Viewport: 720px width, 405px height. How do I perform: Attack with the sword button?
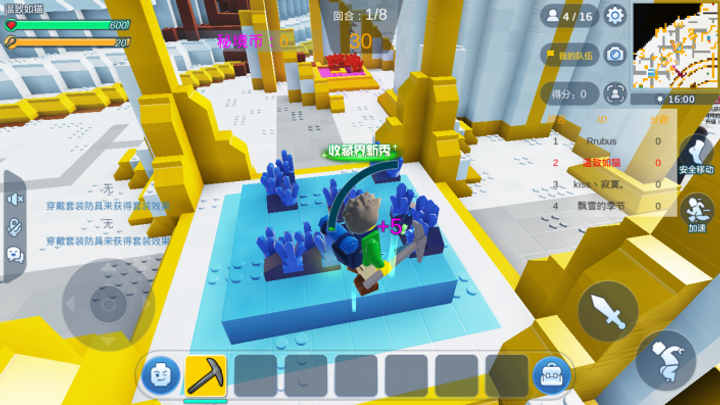pos(607,311)
